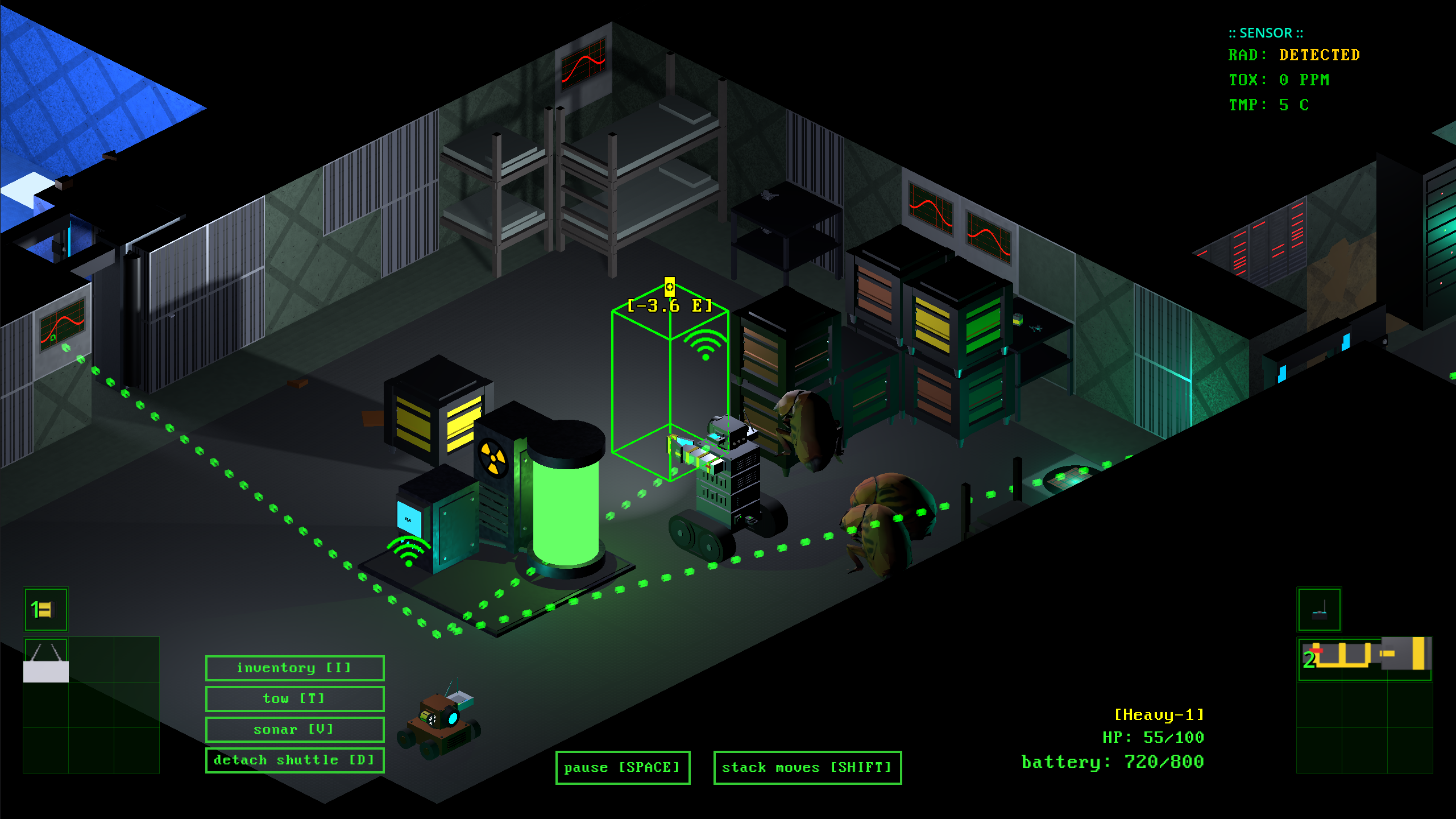
Task: Click the detach shuttle button
Action: click(294, 760)
